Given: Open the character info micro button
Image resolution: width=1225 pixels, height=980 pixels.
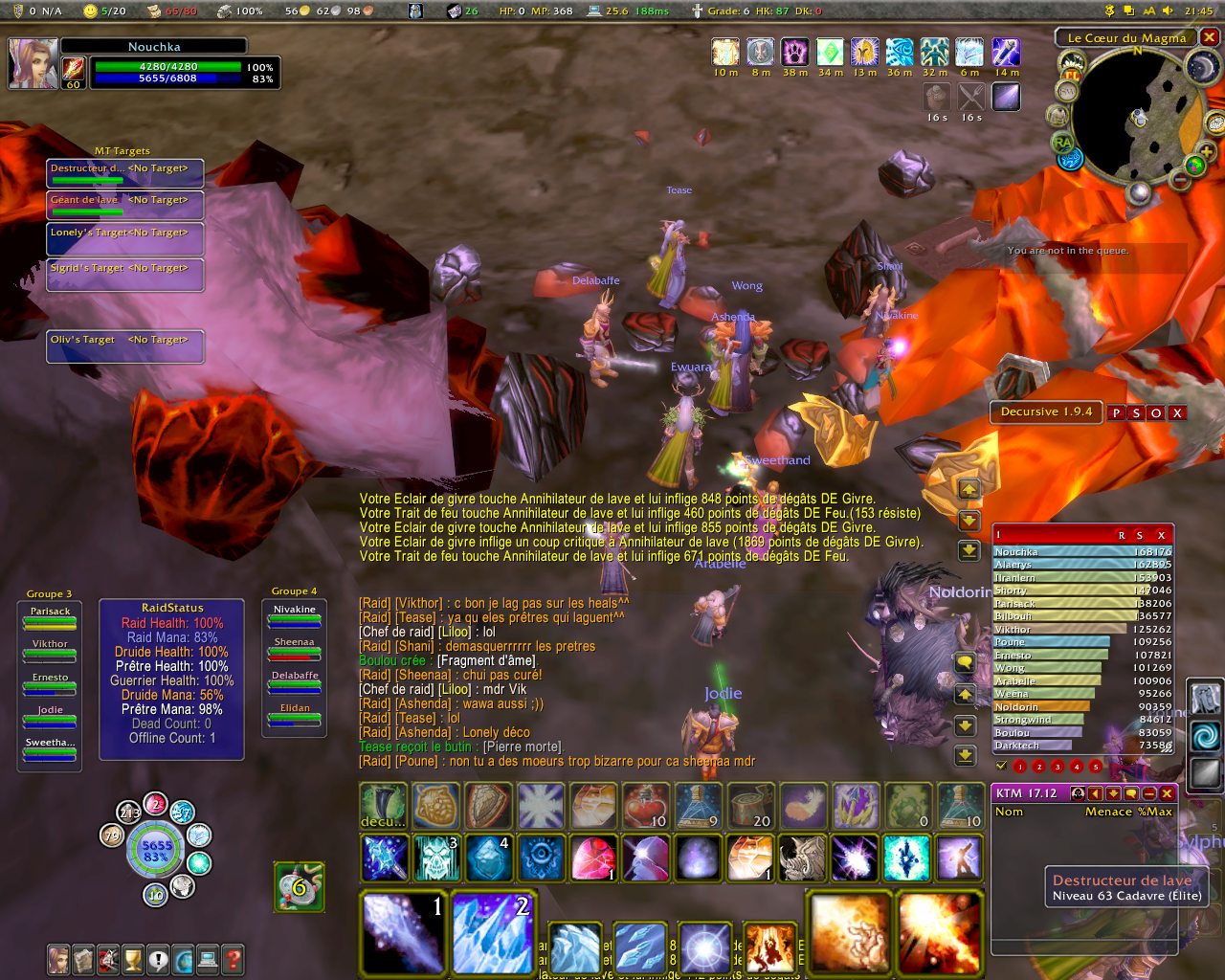Looking at the screenshot, I should point(58,958).
